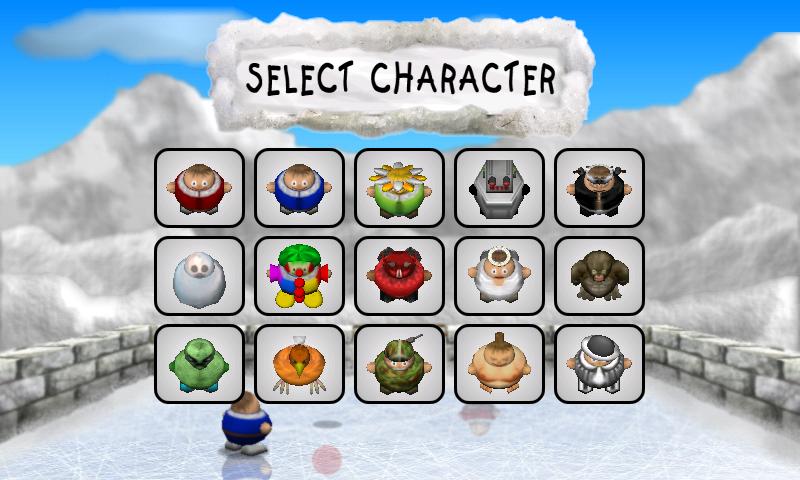Select the silver-armored character with black hat

tap(599, 364)
